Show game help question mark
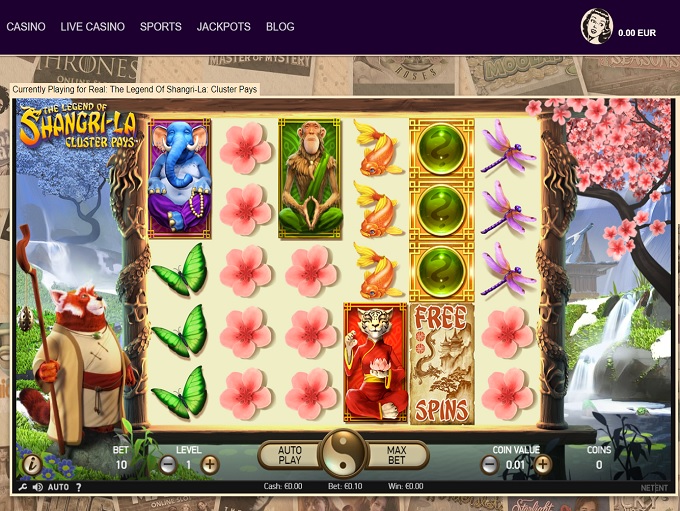680x511 pixels. 79,487
